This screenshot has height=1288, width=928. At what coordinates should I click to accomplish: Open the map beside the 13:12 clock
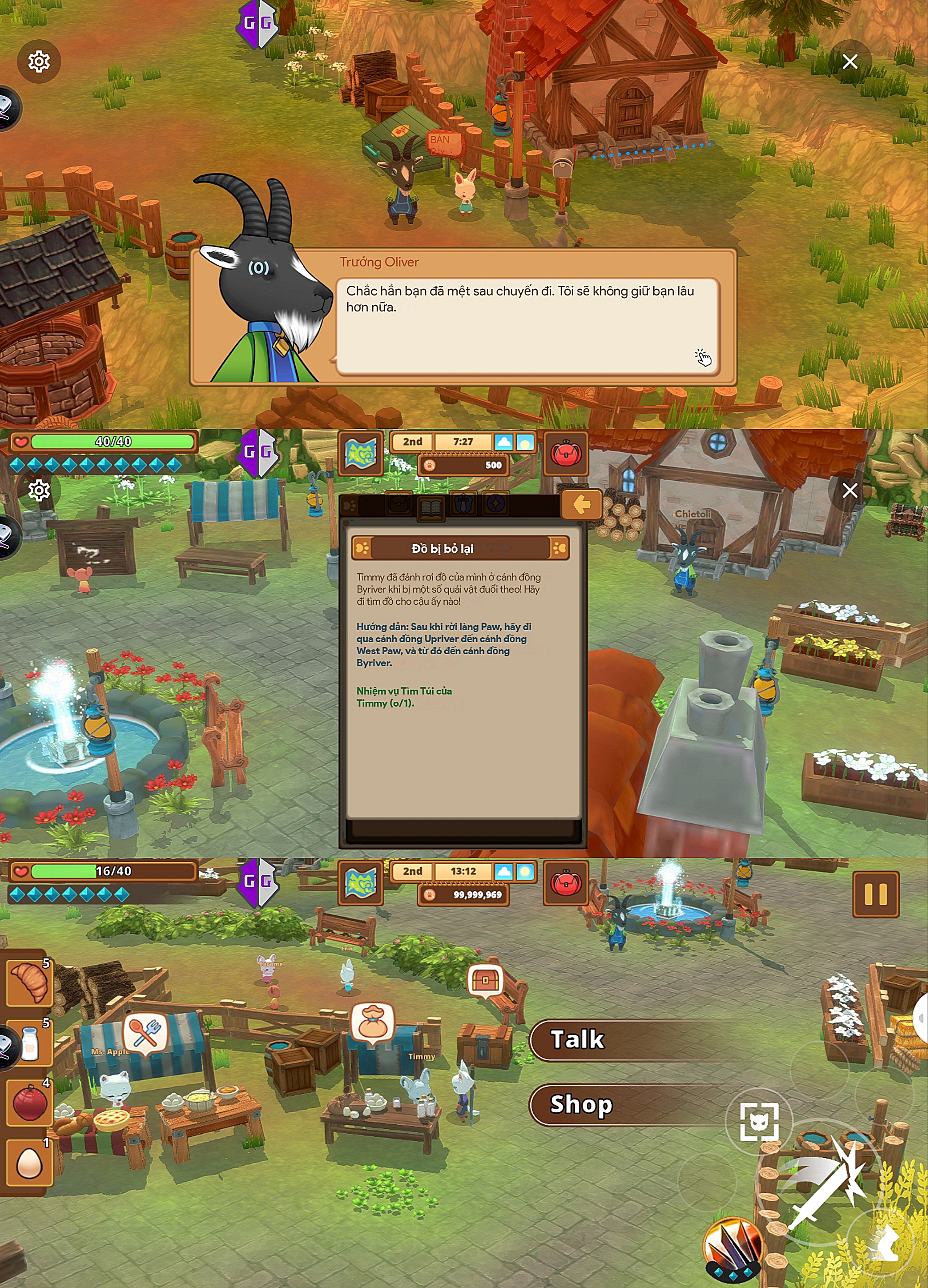point(360,882)
